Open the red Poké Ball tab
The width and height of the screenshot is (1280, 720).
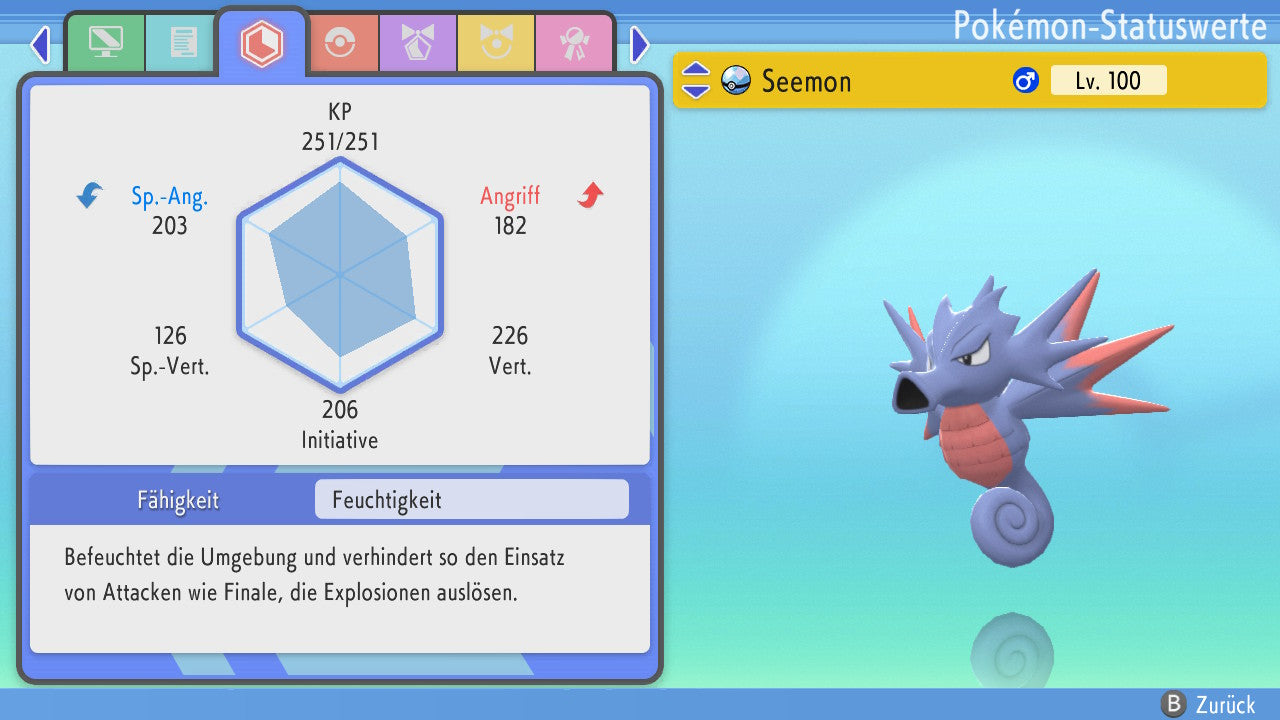(339, 43)
